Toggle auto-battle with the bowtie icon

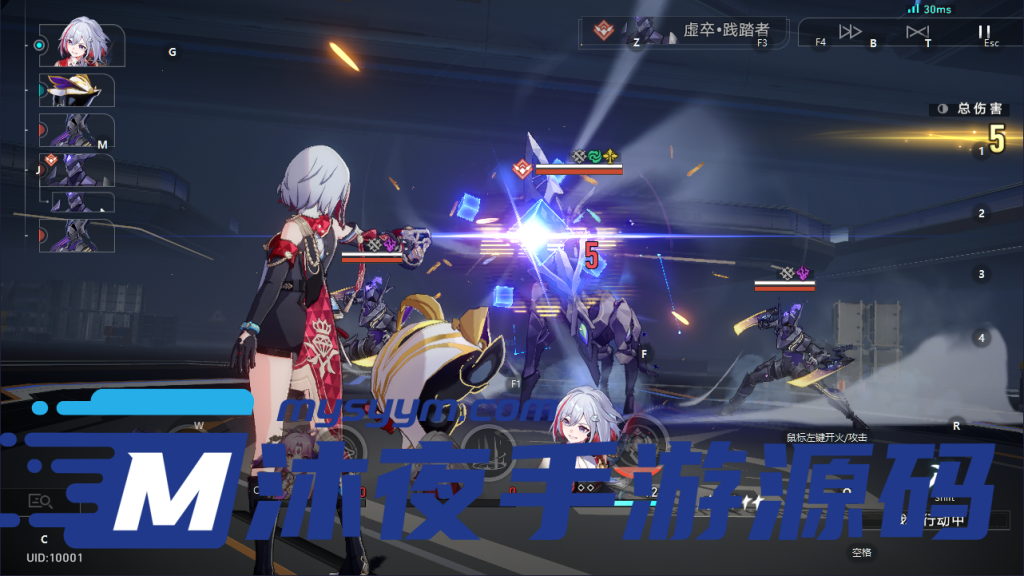pyautogui.click(x=917, y=32)
